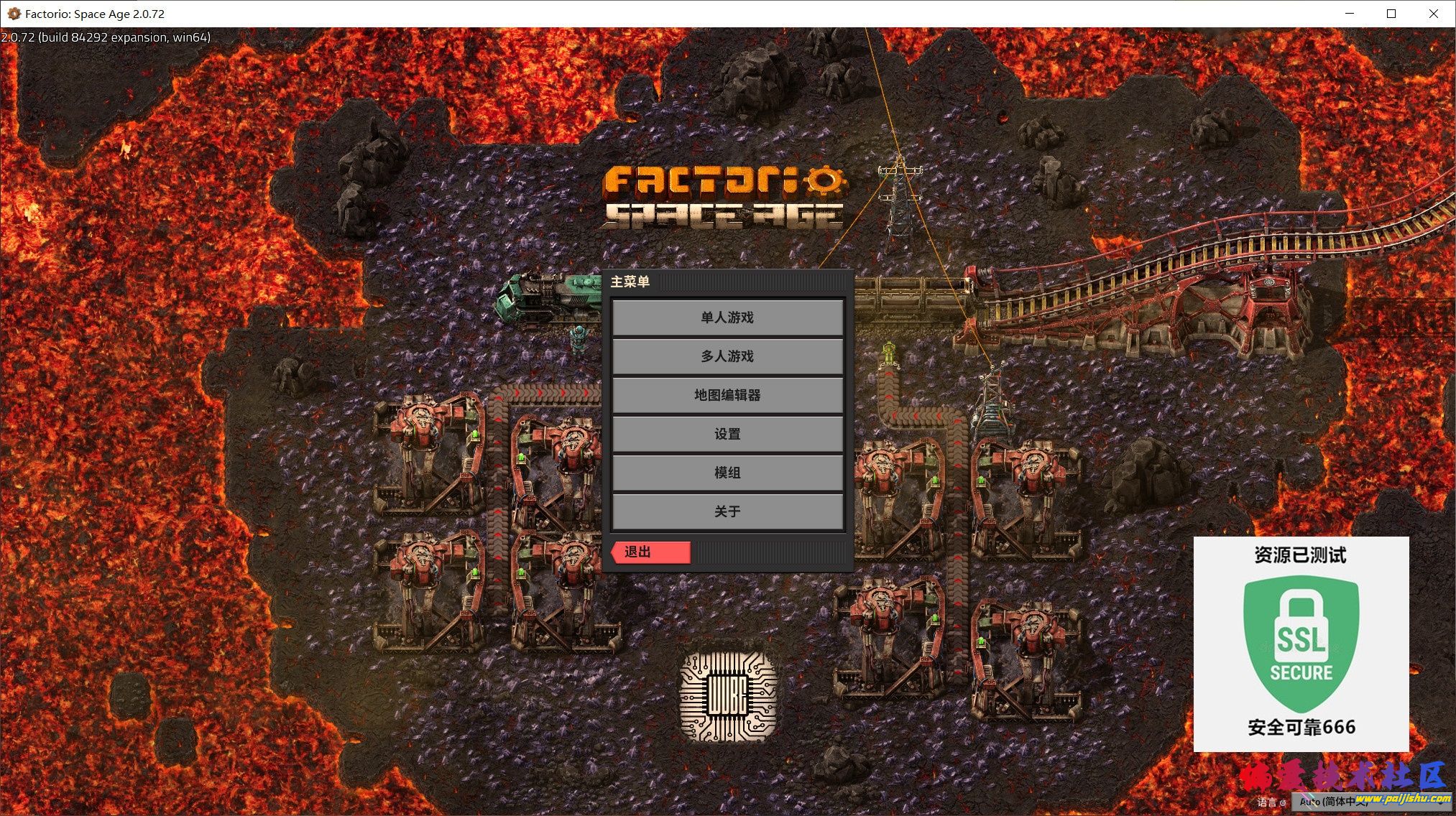Launch the 地图编辑器 (Map Editor)
The image size is (1456, 816).
(x=727, y=395)
